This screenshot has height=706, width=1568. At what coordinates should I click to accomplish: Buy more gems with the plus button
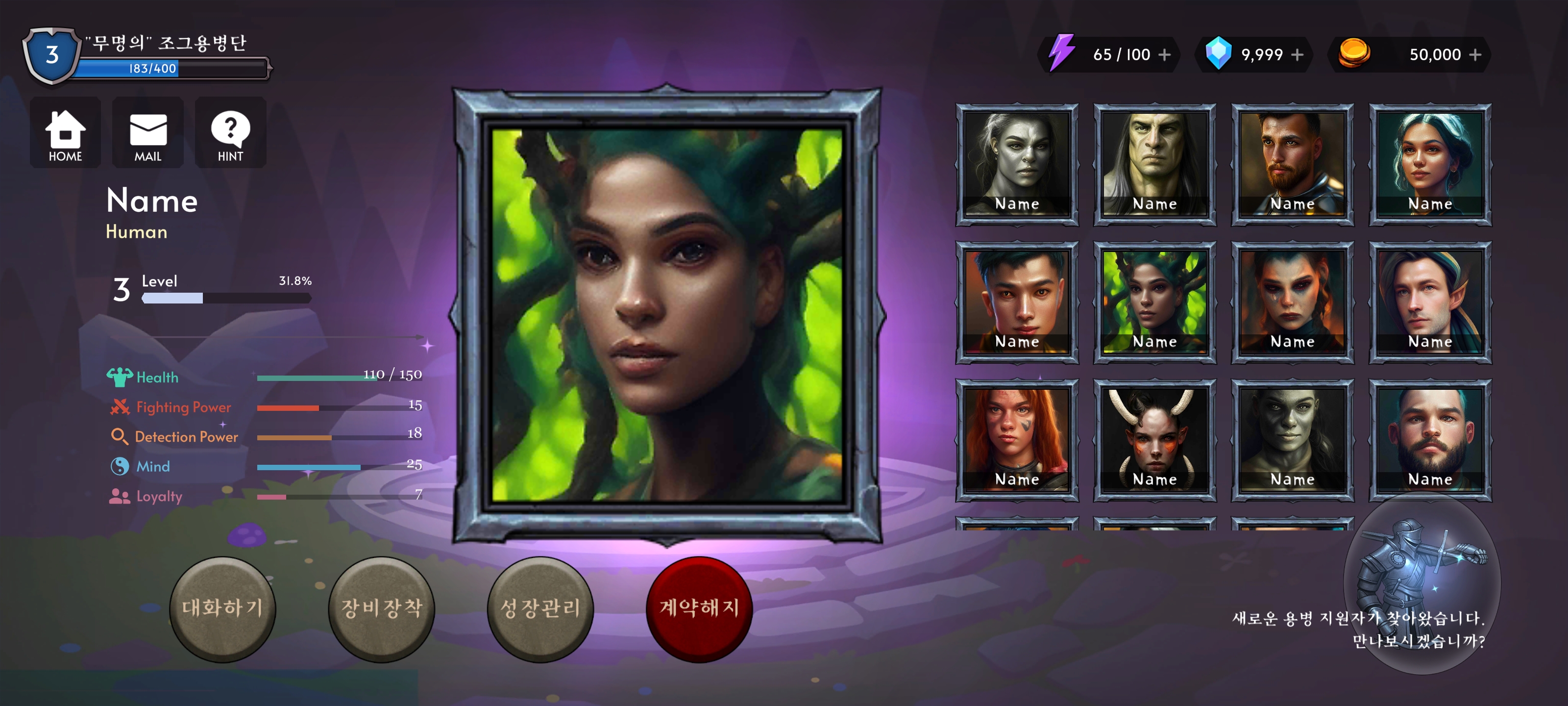[x=1297, y=55]
